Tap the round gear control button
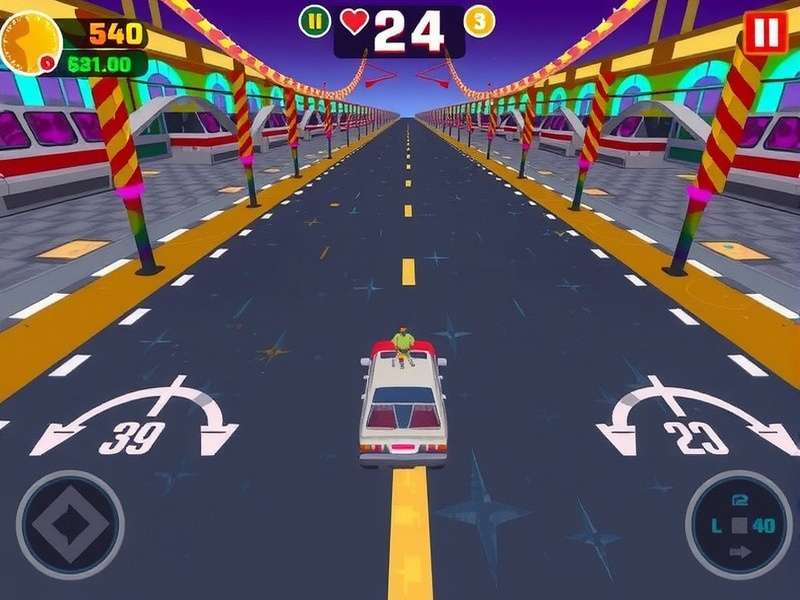Screen dimensions: 800x600 click(x=737, y=521)
